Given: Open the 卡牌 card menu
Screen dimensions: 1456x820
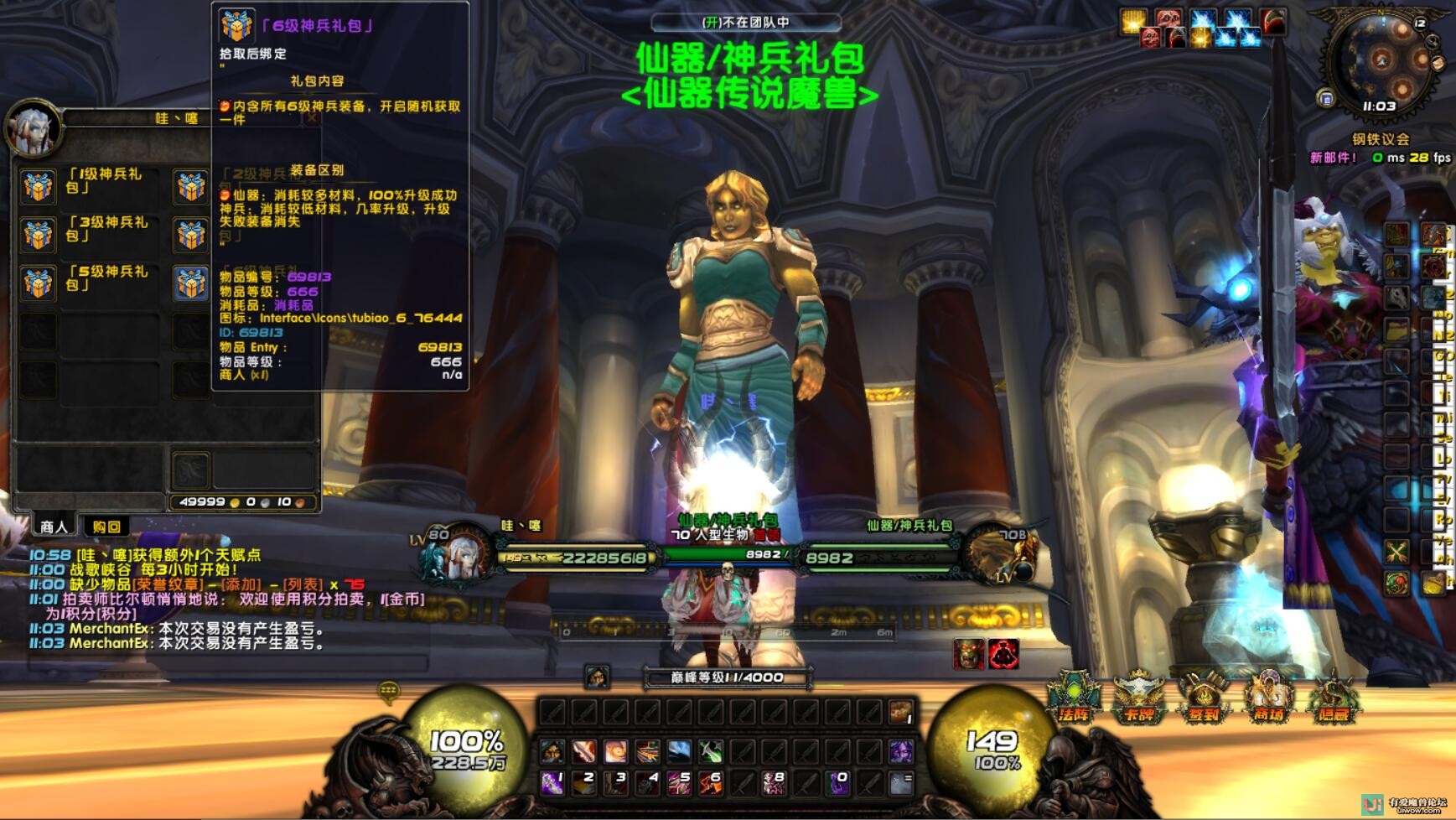Looking at the screenshot, I should tap(1138, 698).
